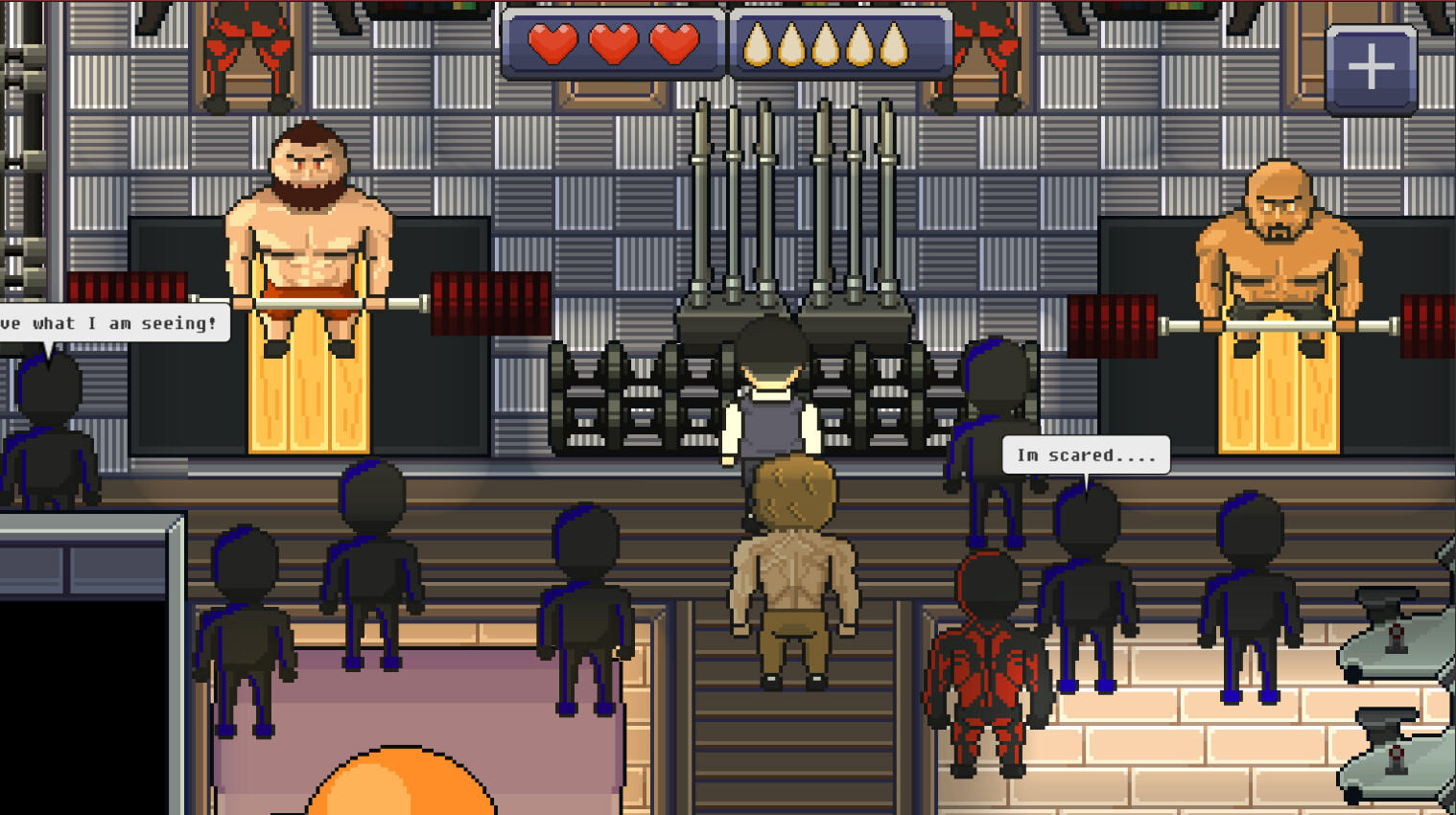The width and height of the screenshot is (1456, 815).
Task: Click the third heart icon on the HUD
Action: [x=674, y=43]
